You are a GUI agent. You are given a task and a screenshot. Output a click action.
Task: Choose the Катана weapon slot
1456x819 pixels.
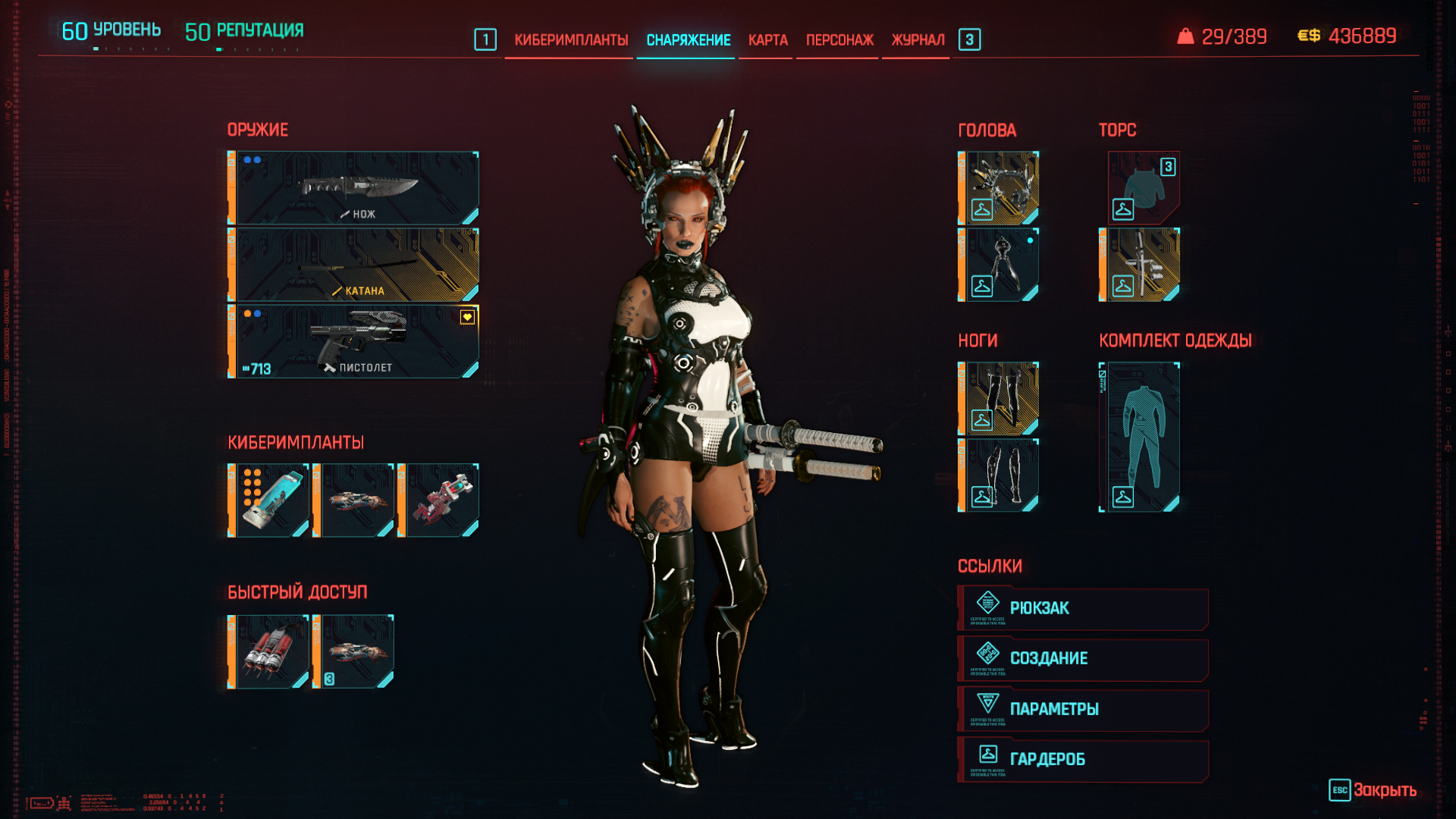point(353,265)
